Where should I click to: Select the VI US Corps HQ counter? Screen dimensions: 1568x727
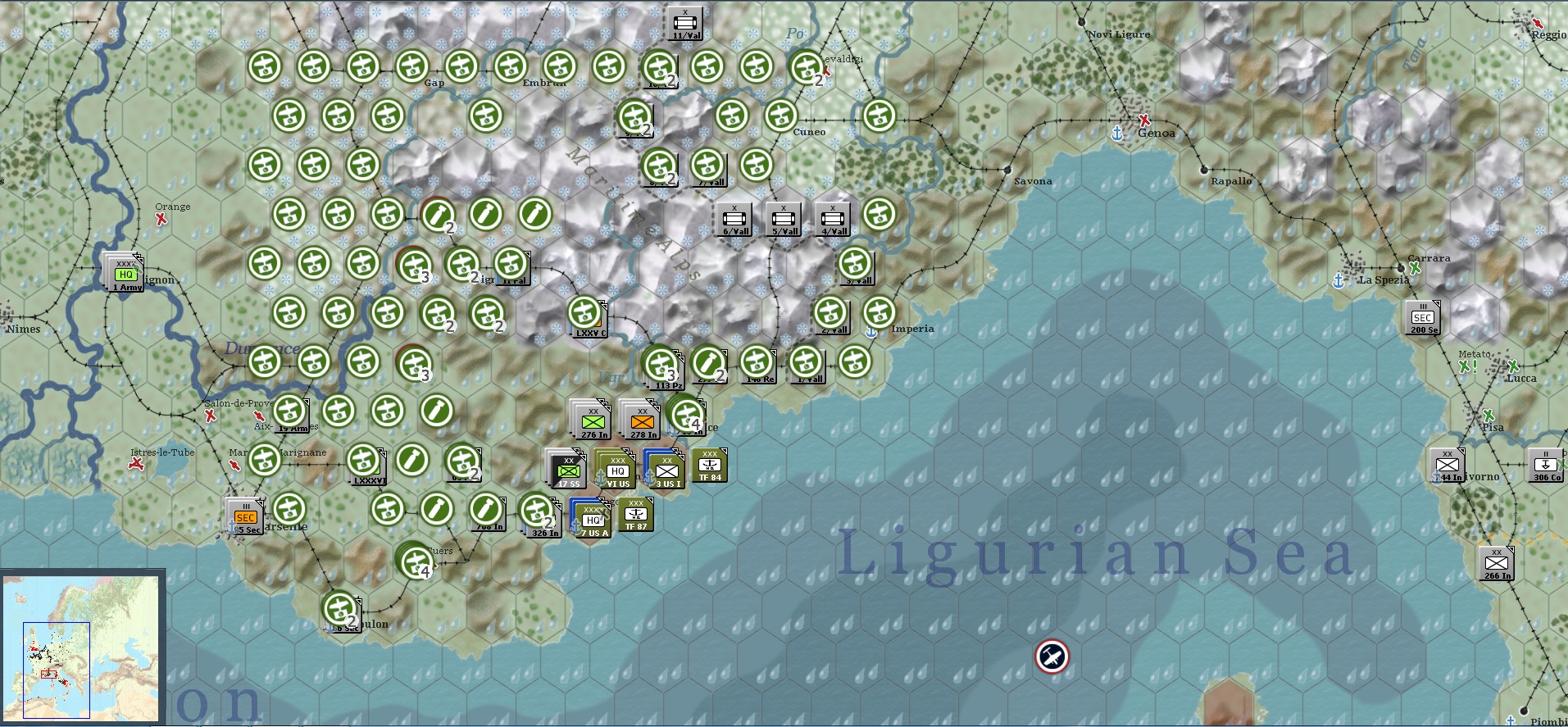click(x=619, y=470)
